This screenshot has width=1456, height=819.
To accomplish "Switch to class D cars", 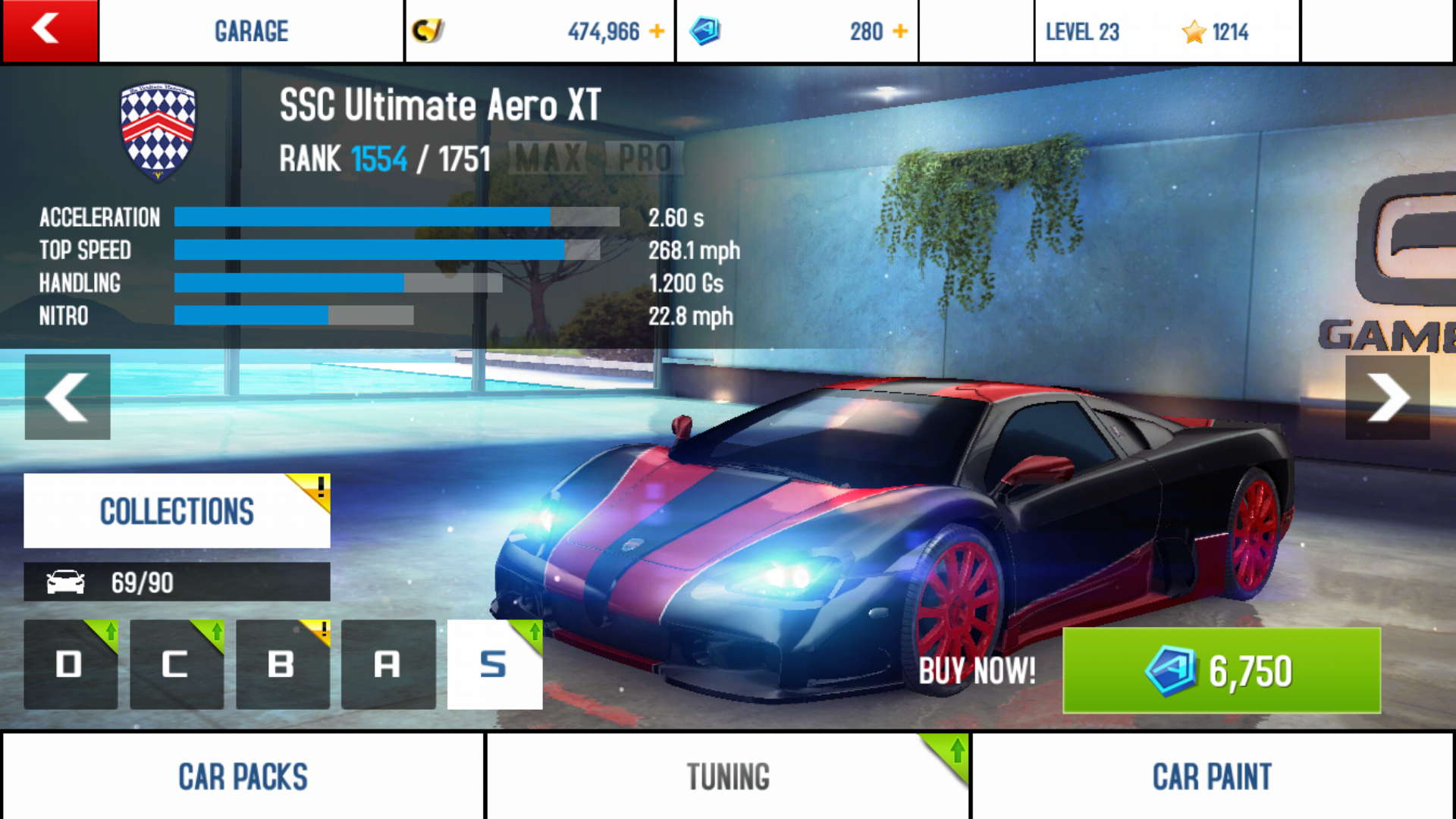I will coord(71,664).
